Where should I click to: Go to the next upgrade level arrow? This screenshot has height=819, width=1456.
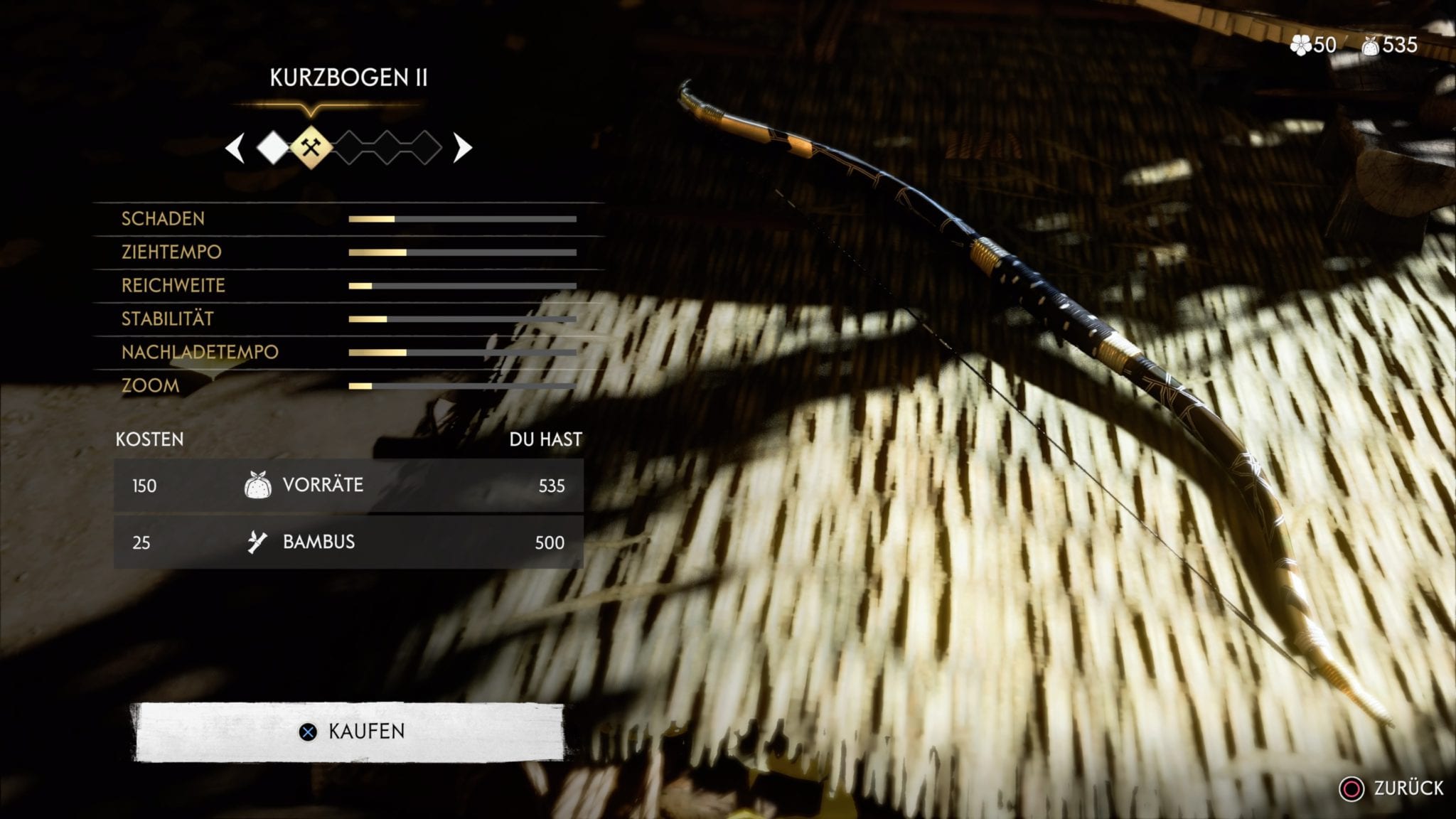tap(462, 148)
